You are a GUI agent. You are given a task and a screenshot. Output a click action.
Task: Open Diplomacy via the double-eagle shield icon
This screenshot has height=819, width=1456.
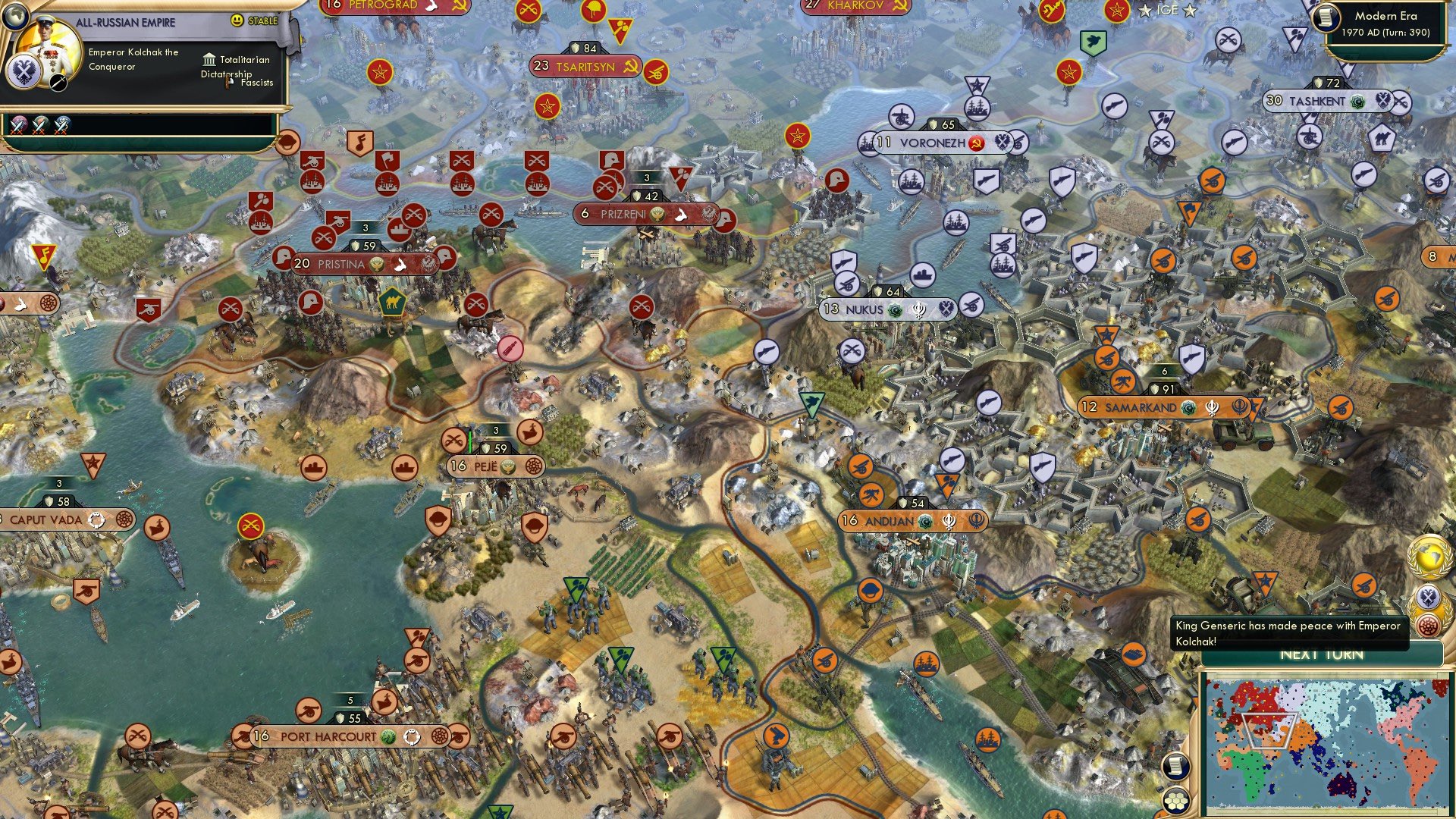pos(1429,597)
